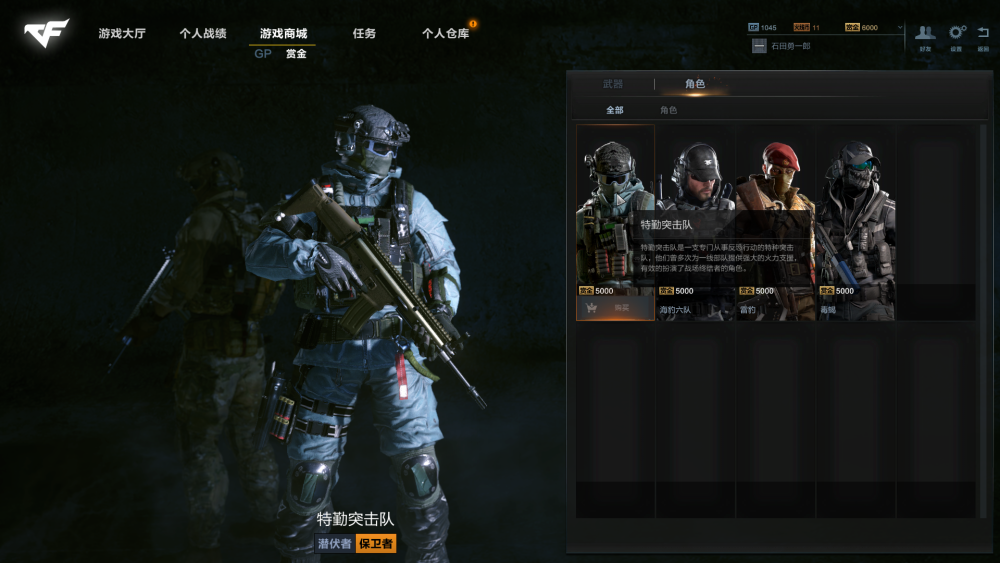Image resolution: width=1000 pixels, height=563 pixels.
Task: Open 个人仓库 personal storage
Action: tap(445, 34)
